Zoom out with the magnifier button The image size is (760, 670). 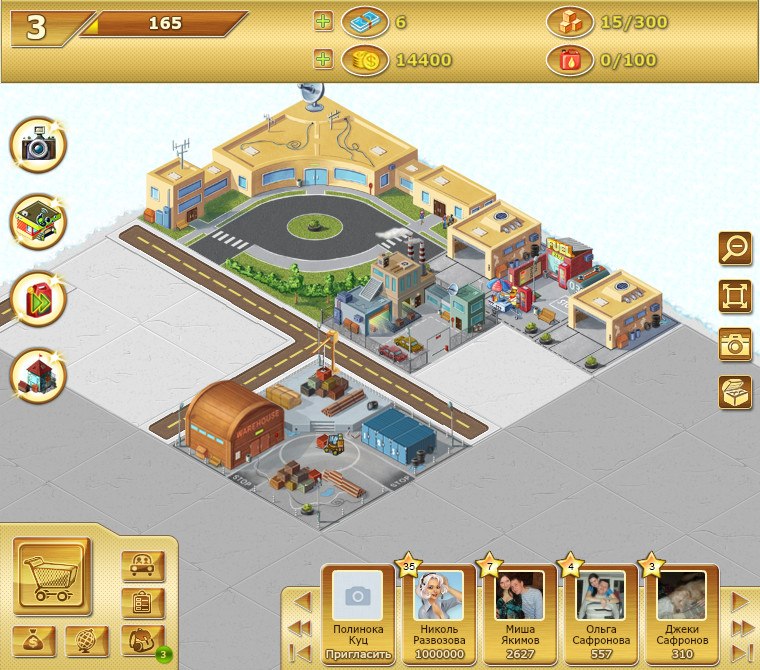tap(735, 248)
